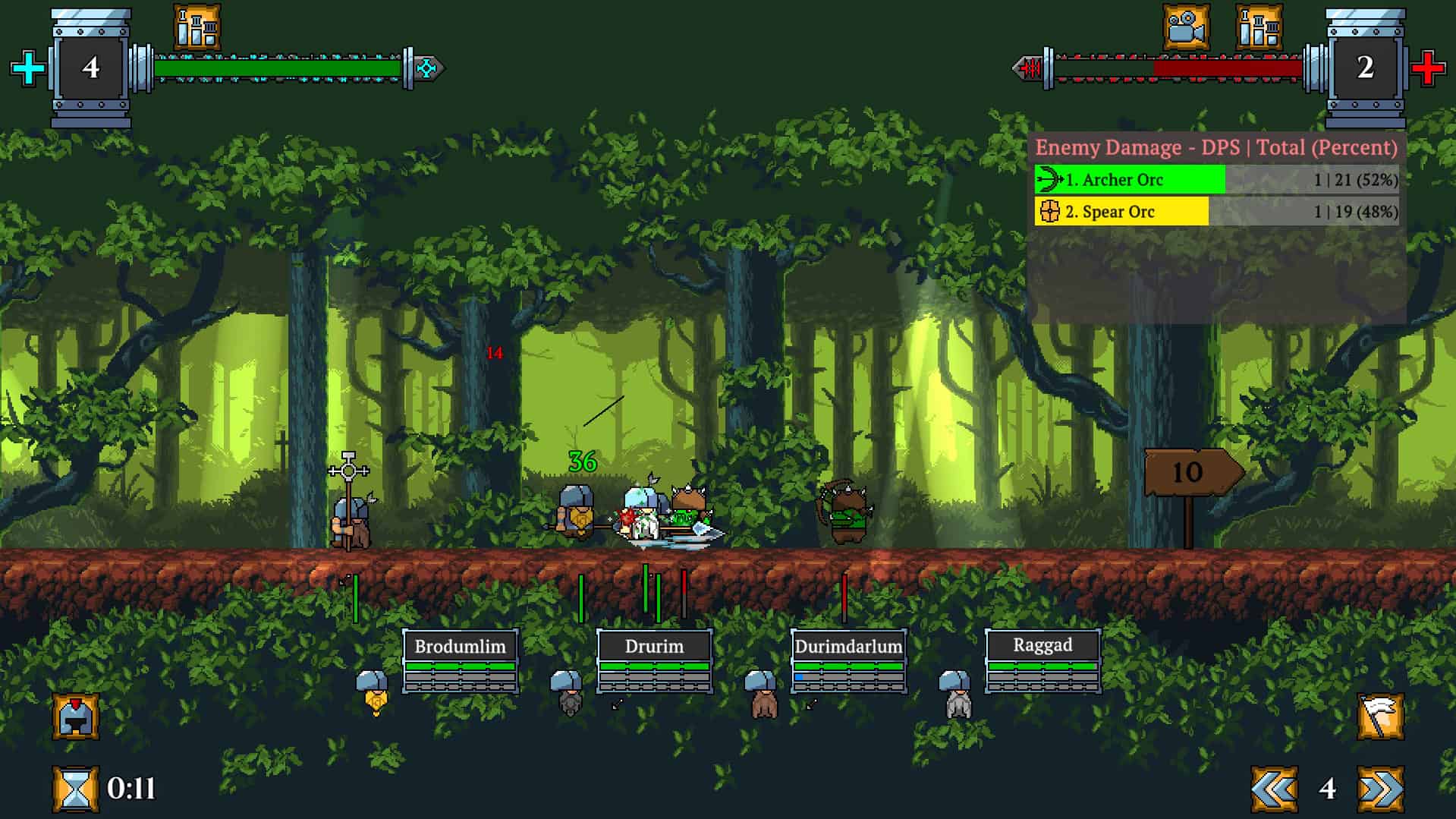The height and width of the screenshot is (819, 1456).
Task: Select Drurim's unit panel
Action: 654,661
